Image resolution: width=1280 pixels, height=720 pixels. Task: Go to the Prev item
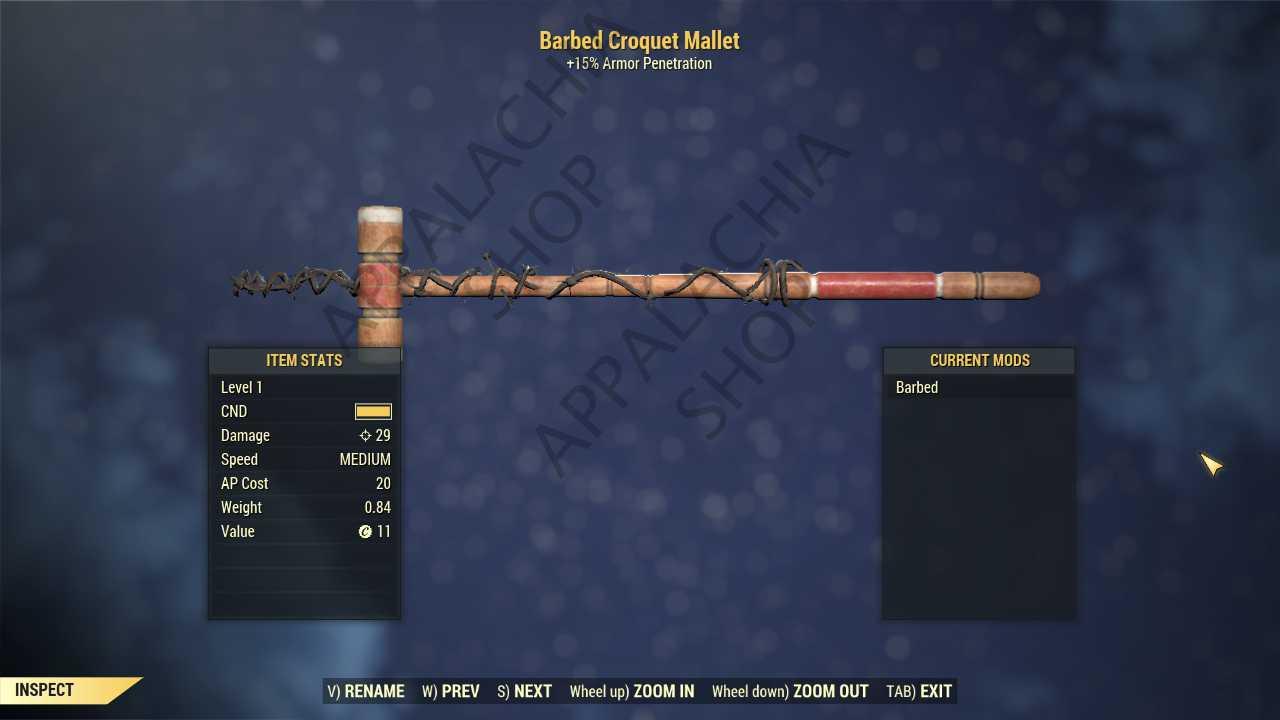click(451, 691)
